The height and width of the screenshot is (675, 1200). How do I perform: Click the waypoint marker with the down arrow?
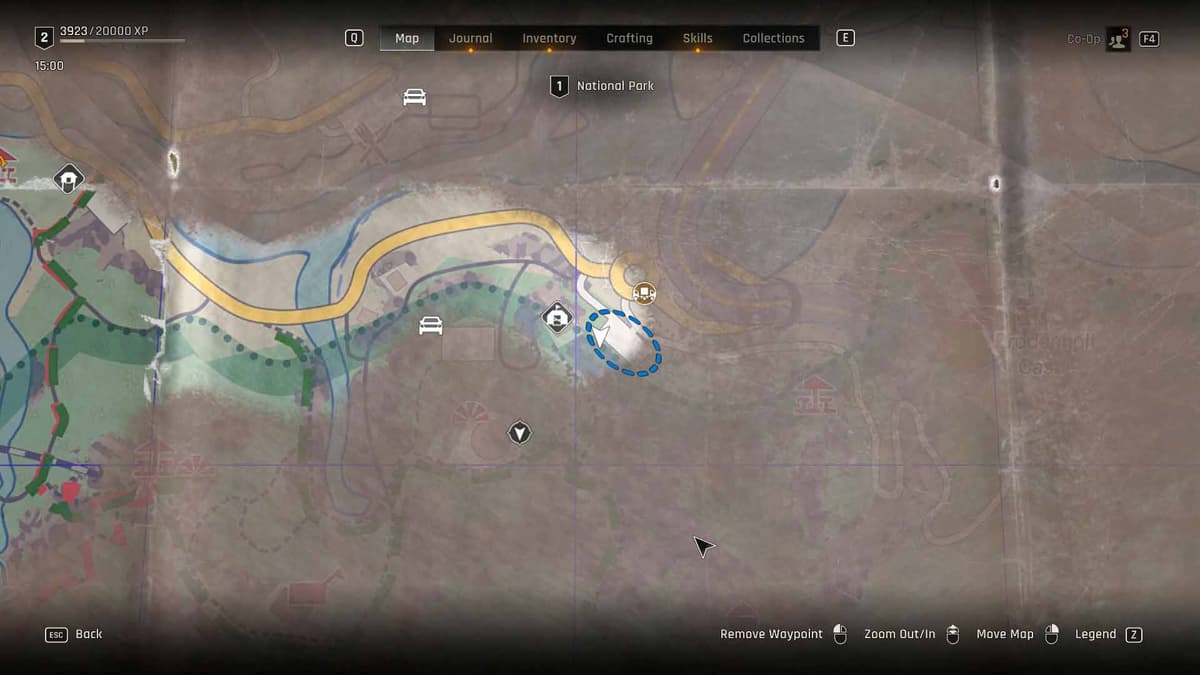click(x=519, y=433)
